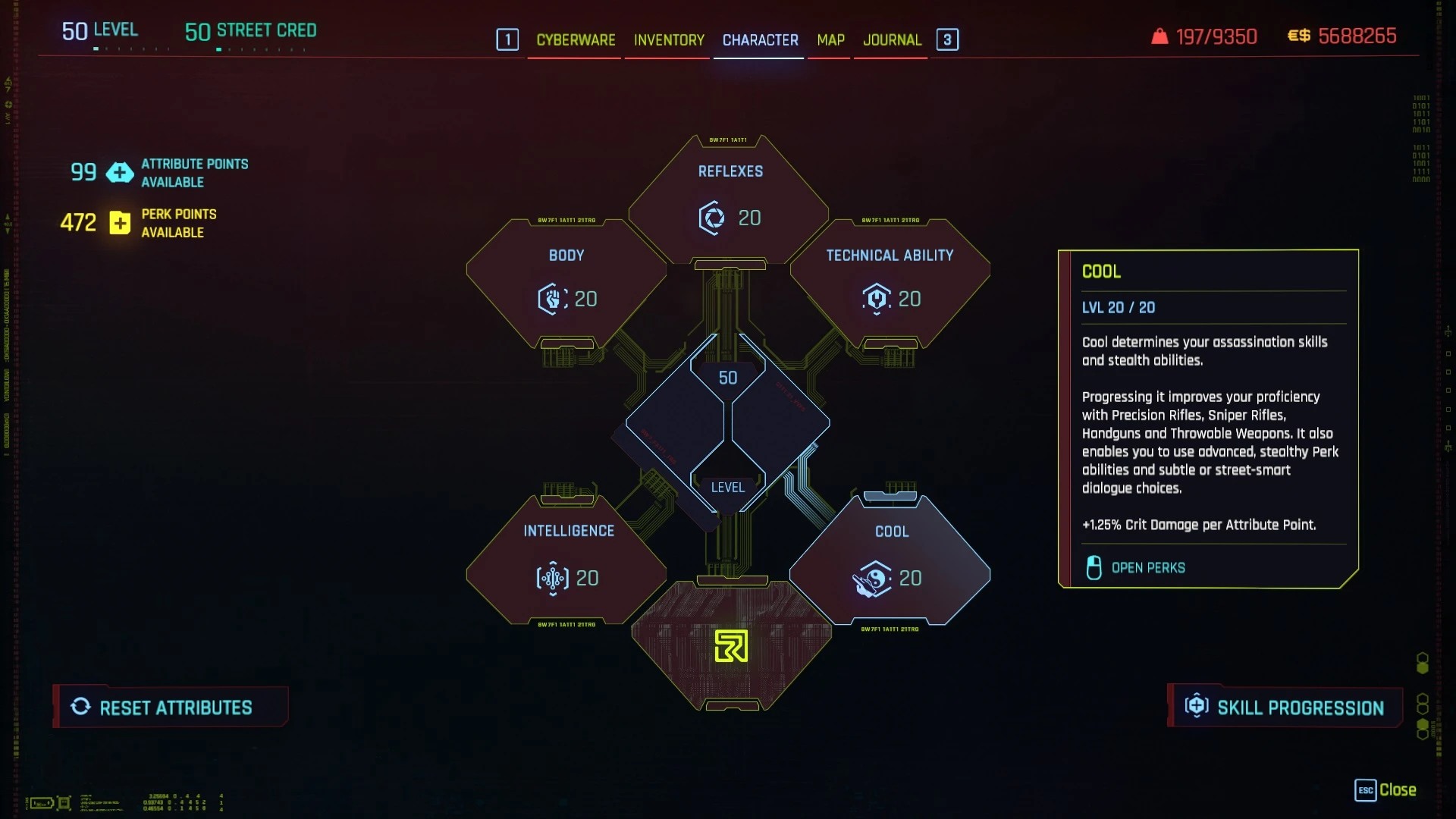Open the Inventory tab
The image size is (1456, 819).
coord(669,39)
